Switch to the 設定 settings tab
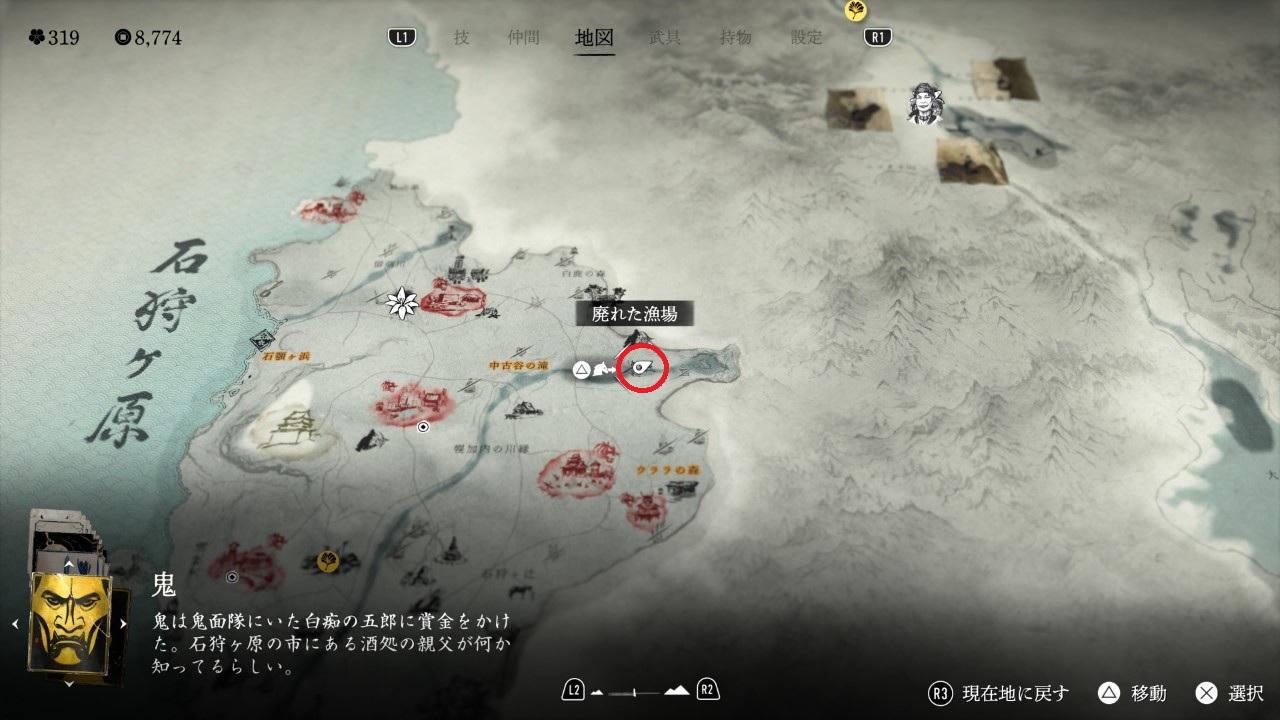The image size is (1280, 720). click(x=807, y=38)
